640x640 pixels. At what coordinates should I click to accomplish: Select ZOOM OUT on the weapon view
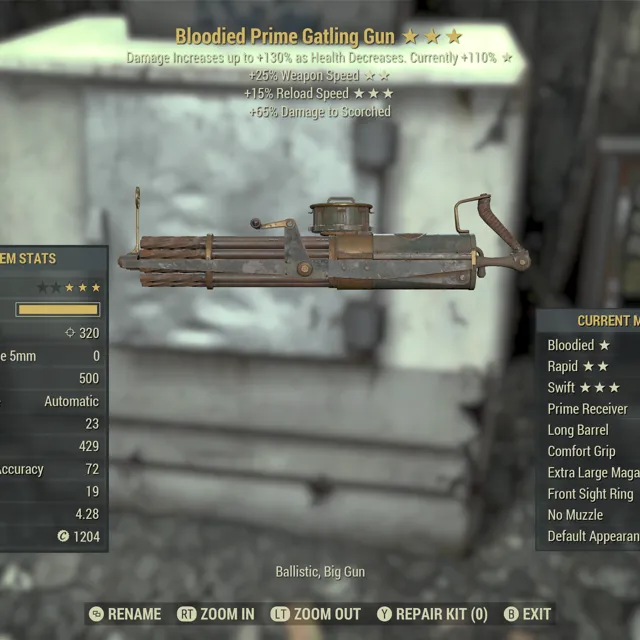tap(316, 614)
